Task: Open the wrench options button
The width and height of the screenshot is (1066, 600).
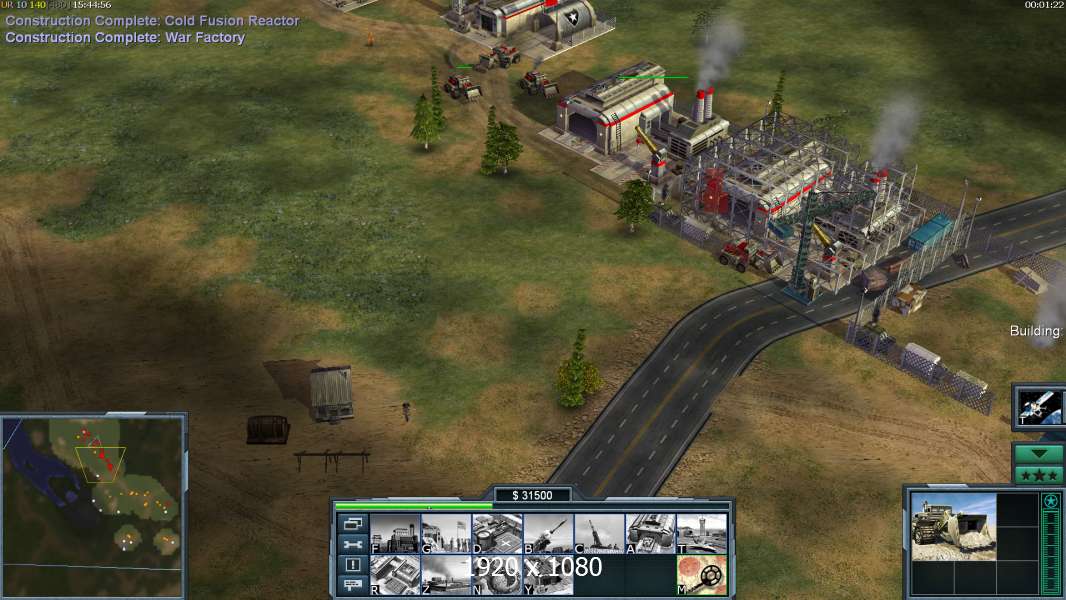Action: click(x=352, y=545)
